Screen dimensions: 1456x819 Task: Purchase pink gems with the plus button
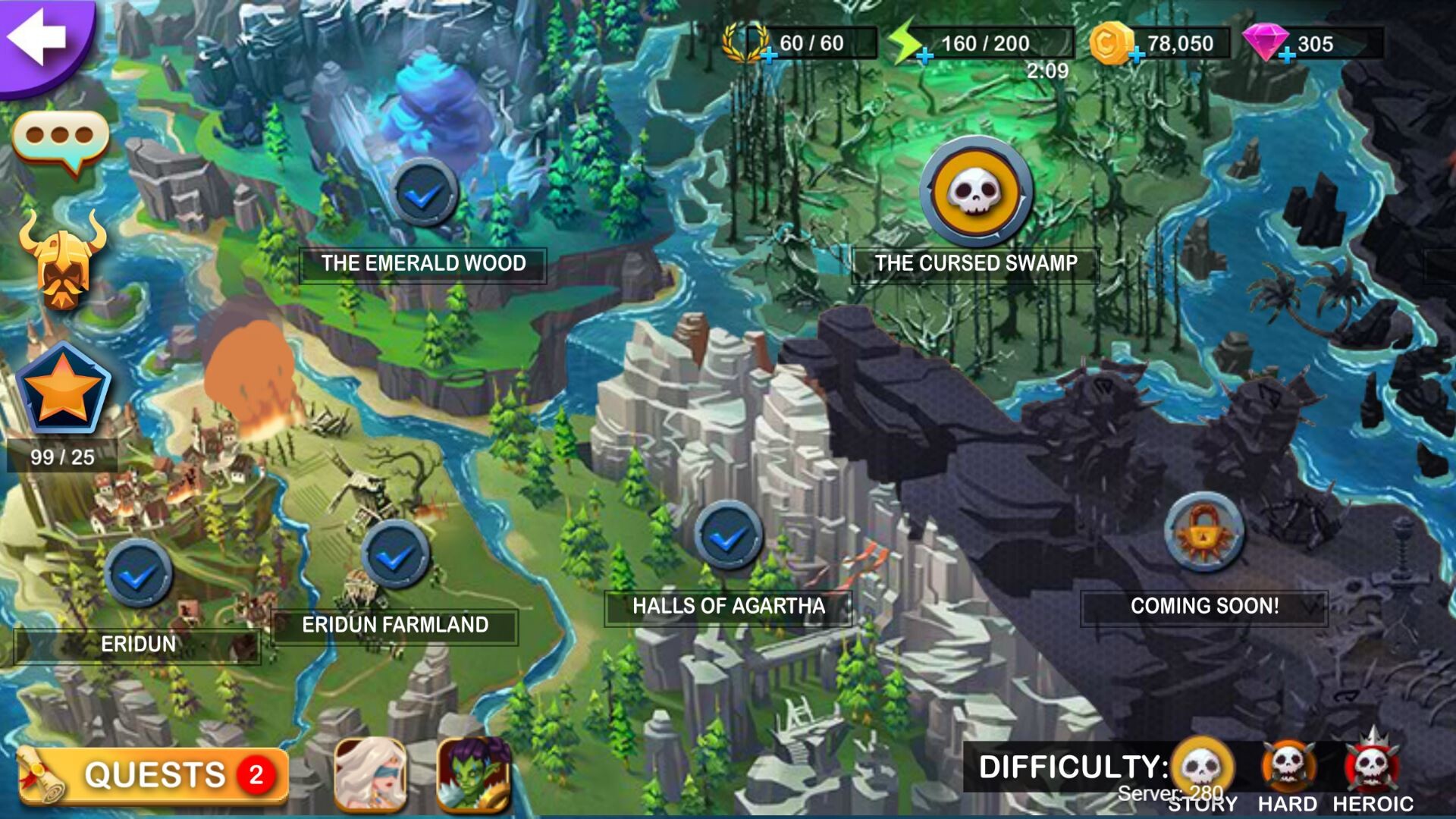click(x=1287, y=55)
